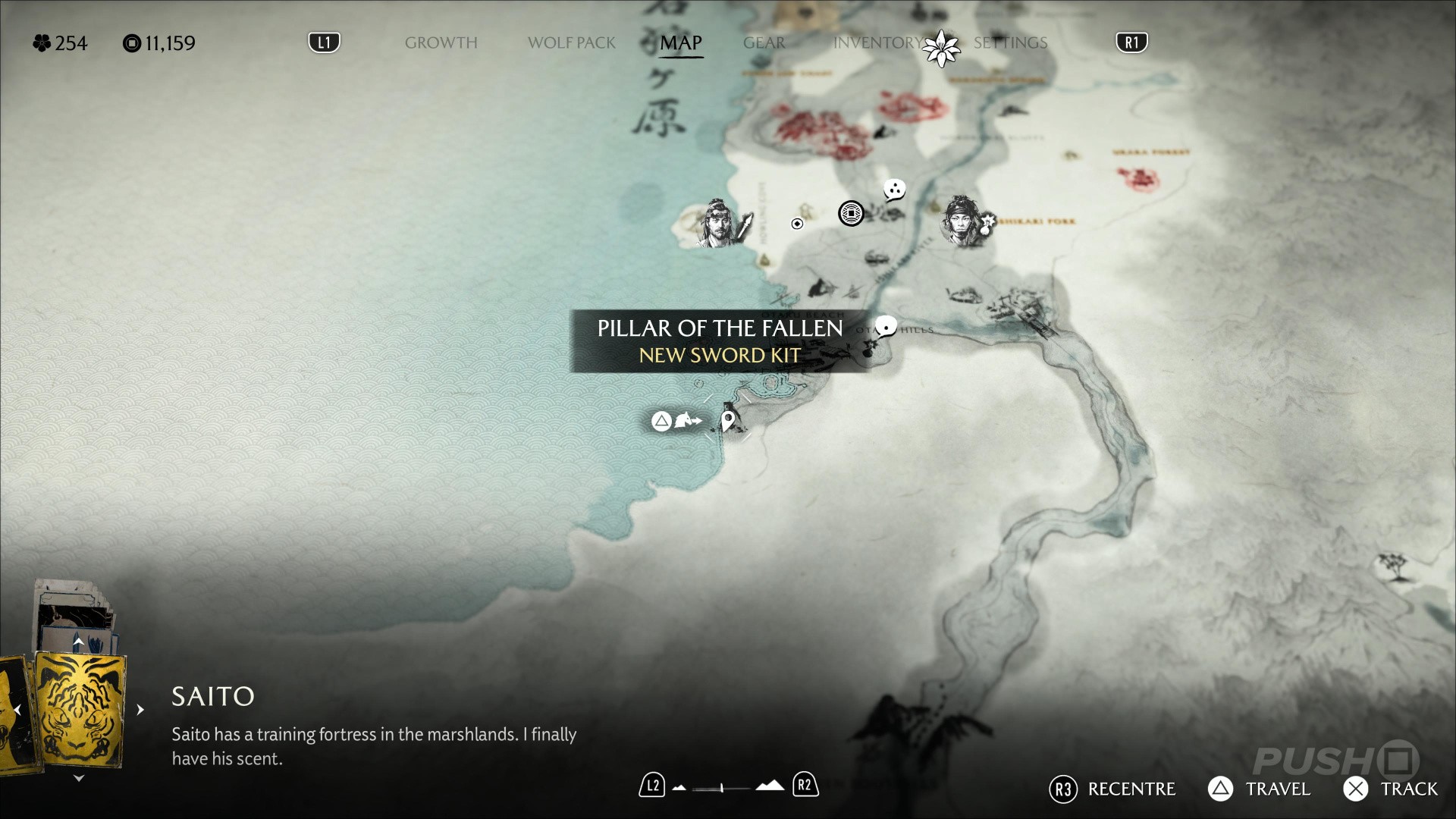
Task: Select the Pillar of the Fallen map pin
Action: pyautogui.click(x=728, y=420)
